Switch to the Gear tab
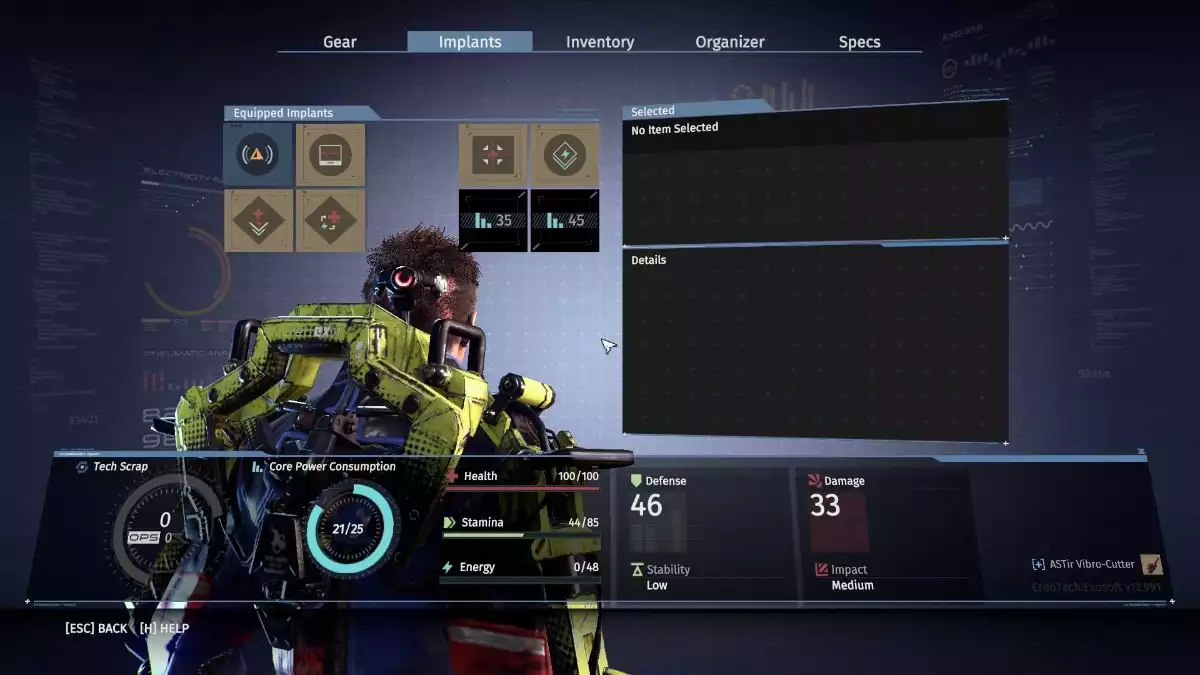The width and height of the screenshot is (1200, 675). pos(340,42)
